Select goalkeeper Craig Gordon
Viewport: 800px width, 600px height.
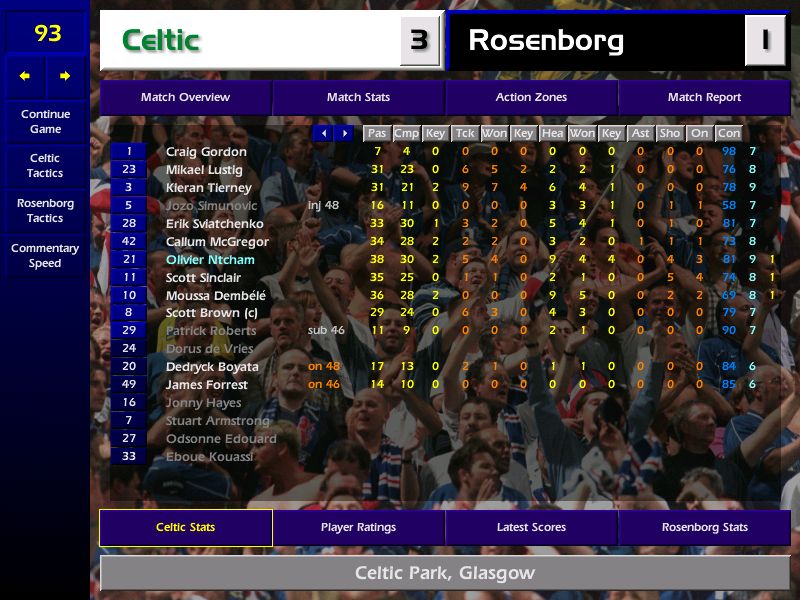206,152
